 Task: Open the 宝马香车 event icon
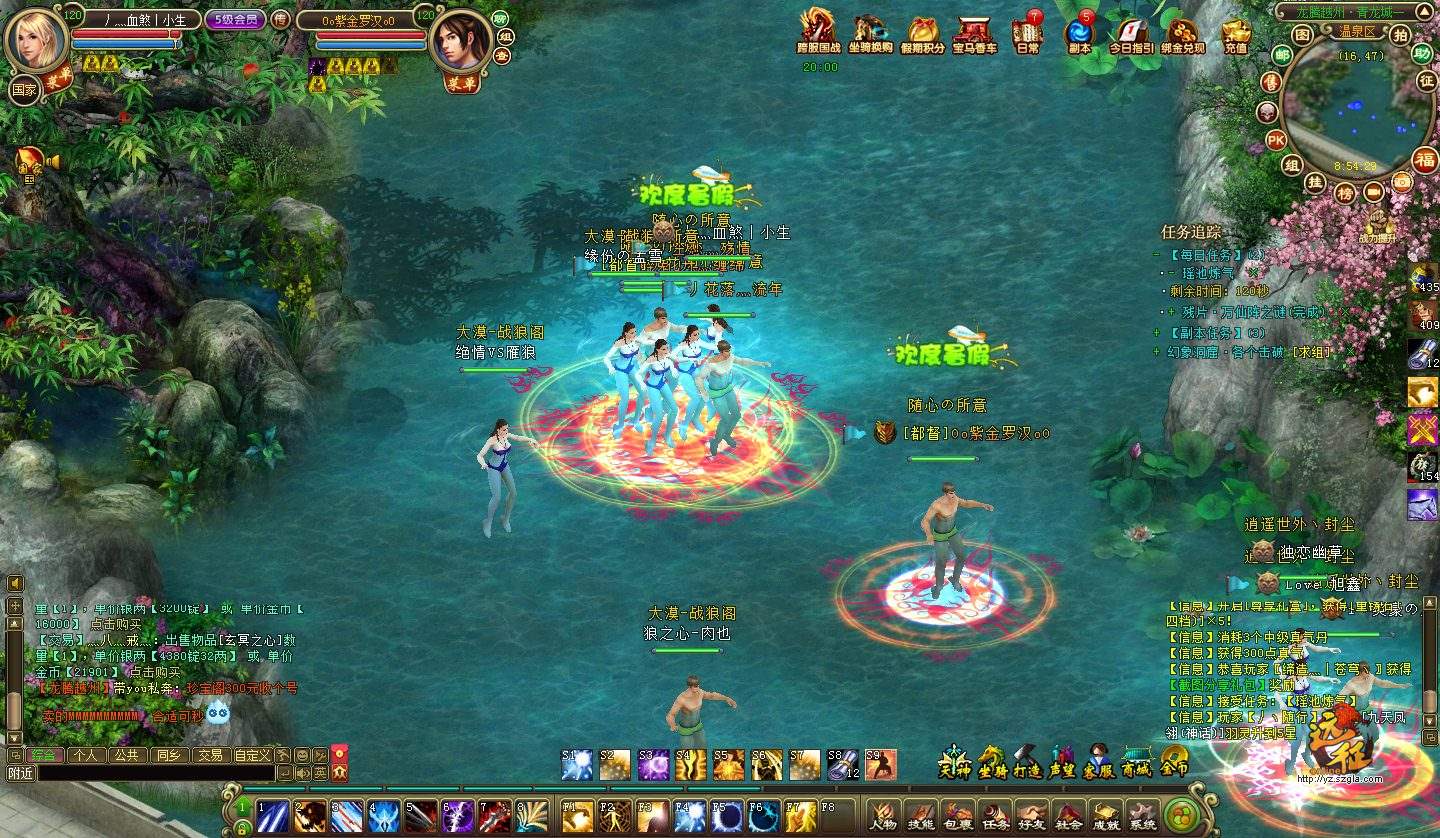(x=974, y=32)
